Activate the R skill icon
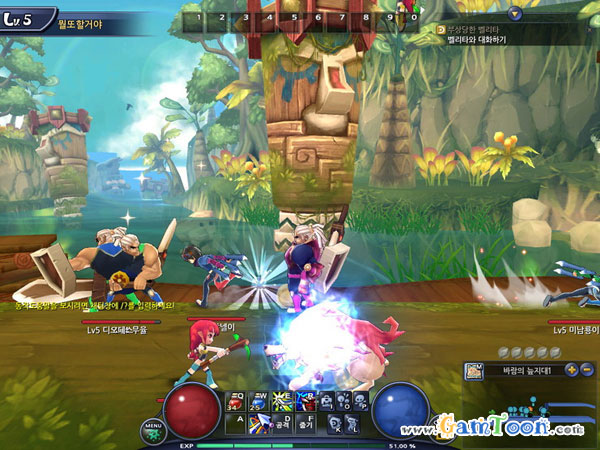Image resolution: width=600 pixels, height=450 pixels. pyautogui.click(x=303, y=401)
